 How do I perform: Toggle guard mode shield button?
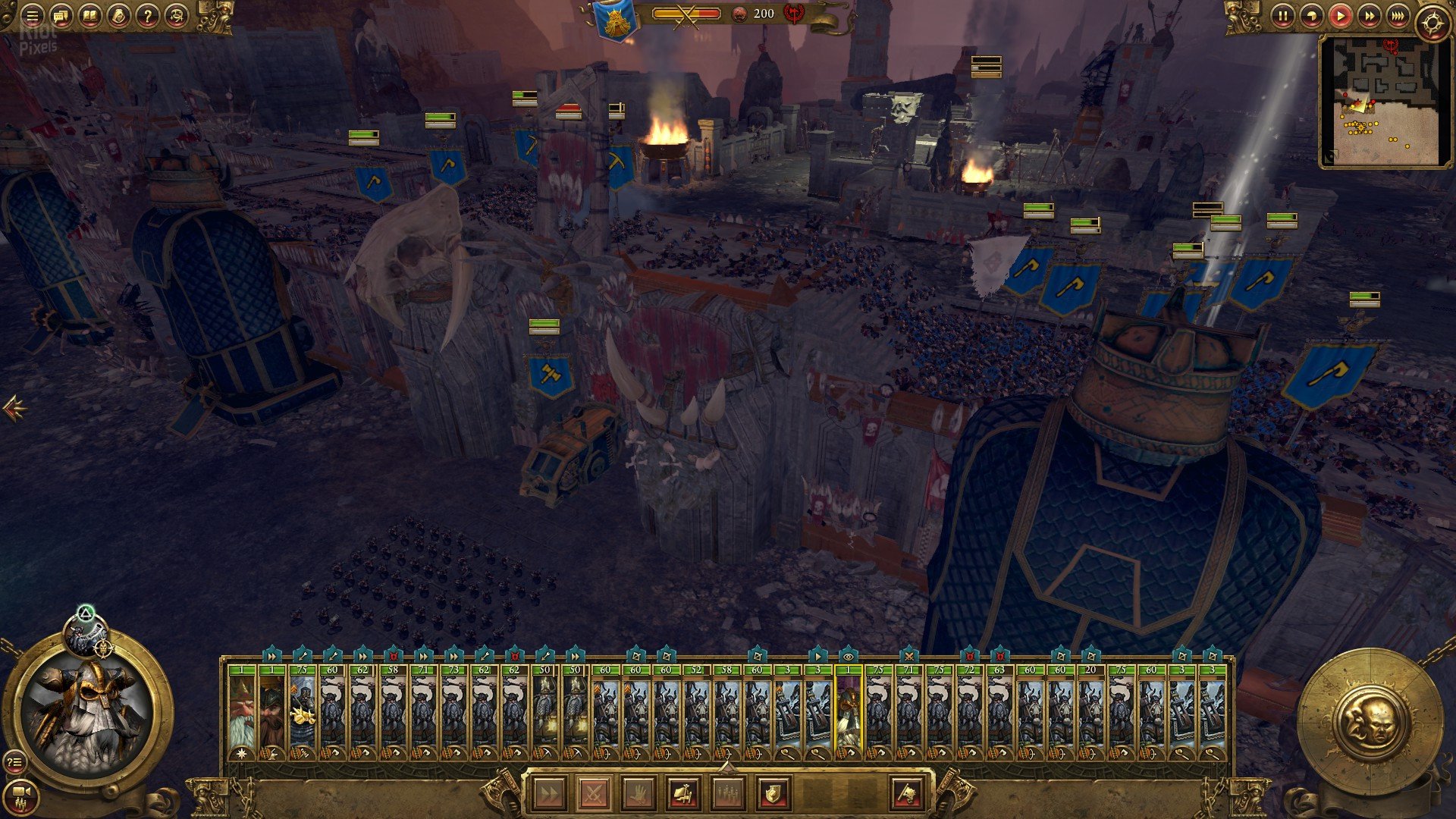(x=772, y=794)
